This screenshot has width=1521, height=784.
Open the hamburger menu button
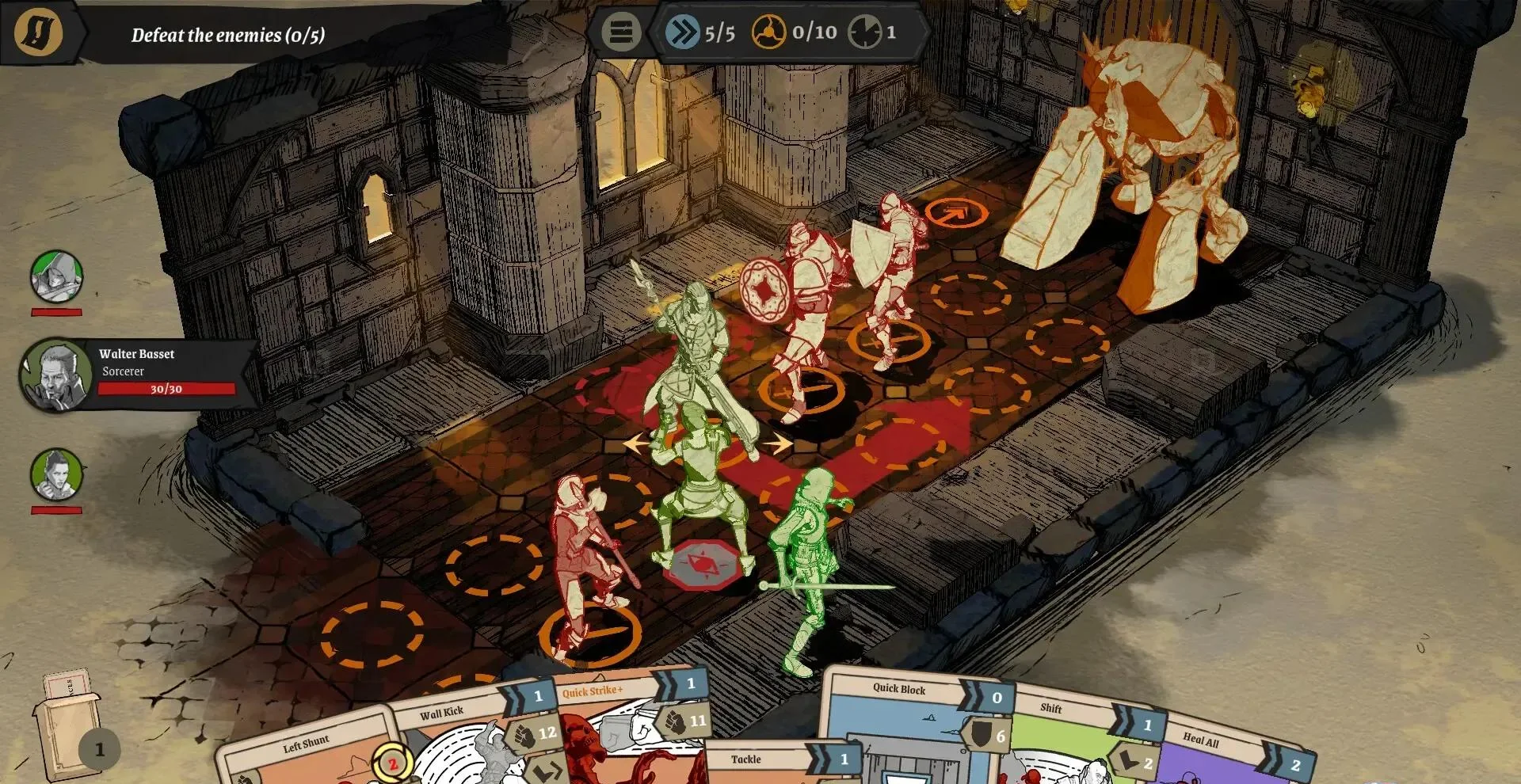(x=621, y=32)
